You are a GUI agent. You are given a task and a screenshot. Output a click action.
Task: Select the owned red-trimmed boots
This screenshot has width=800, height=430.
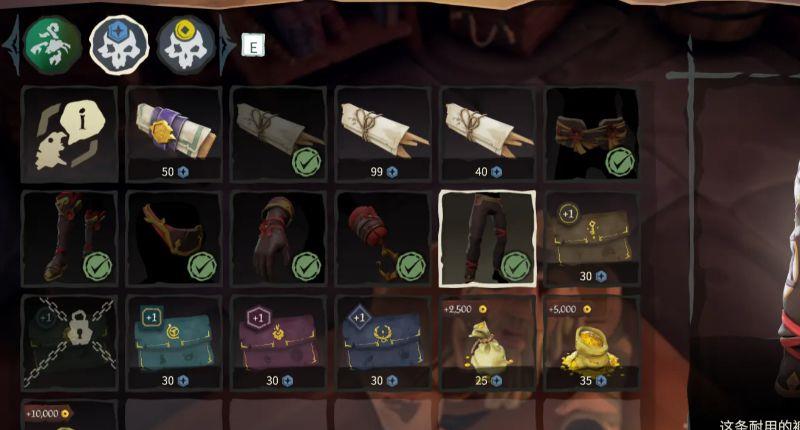pos(69,238)
